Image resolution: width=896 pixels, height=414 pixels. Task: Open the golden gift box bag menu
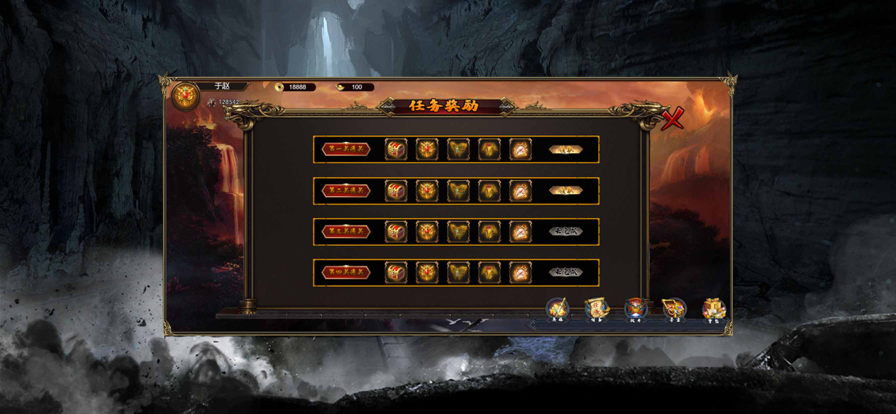click(x=712, y=308)
